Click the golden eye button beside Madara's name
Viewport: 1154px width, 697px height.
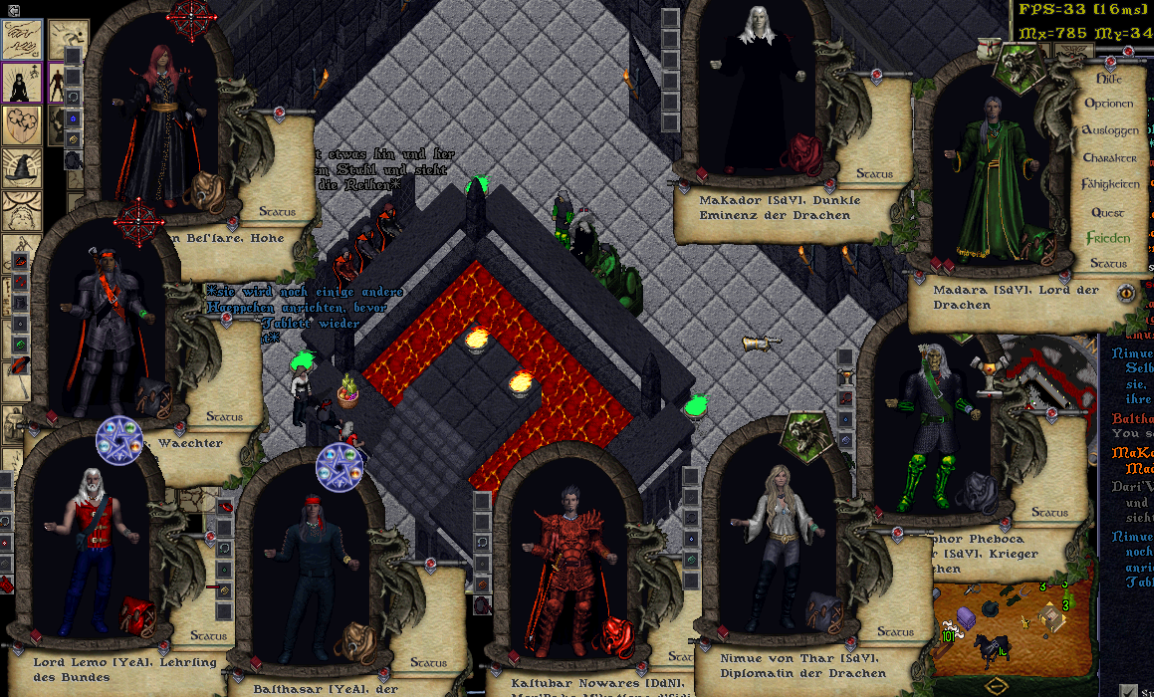1126,294
